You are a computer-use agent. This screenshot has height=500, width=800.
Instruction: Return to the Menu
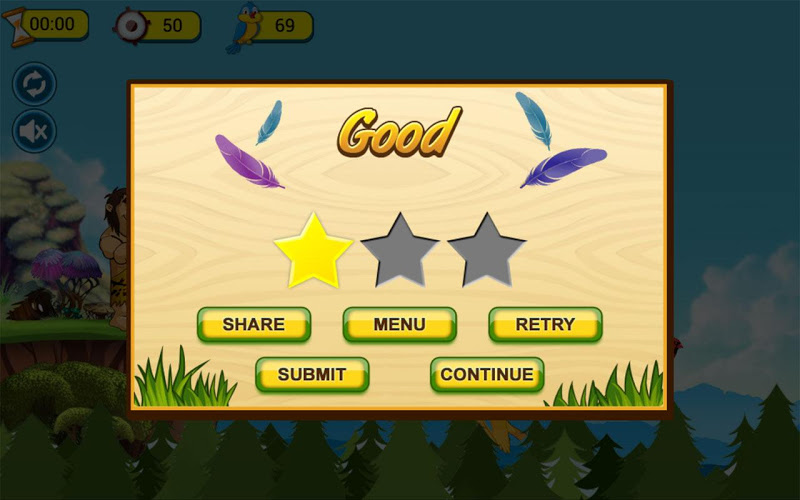[x=399, y=324]
